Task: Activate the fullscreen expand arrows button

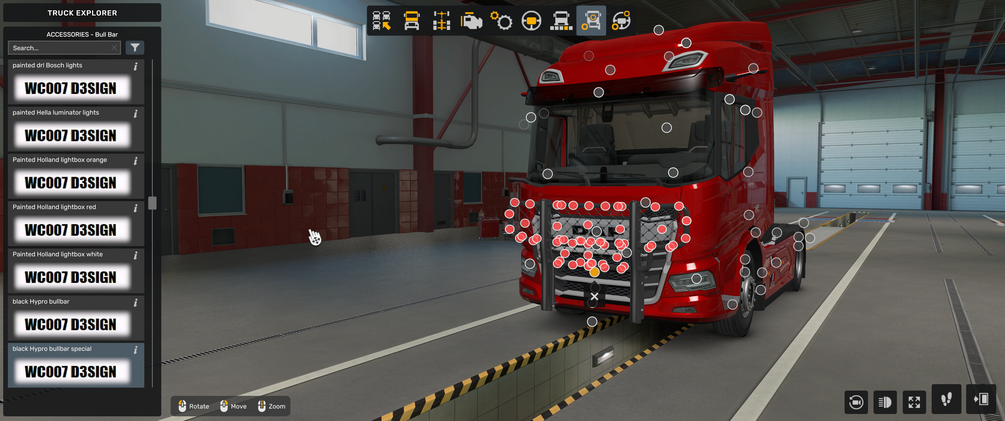Action: point(914,401)
